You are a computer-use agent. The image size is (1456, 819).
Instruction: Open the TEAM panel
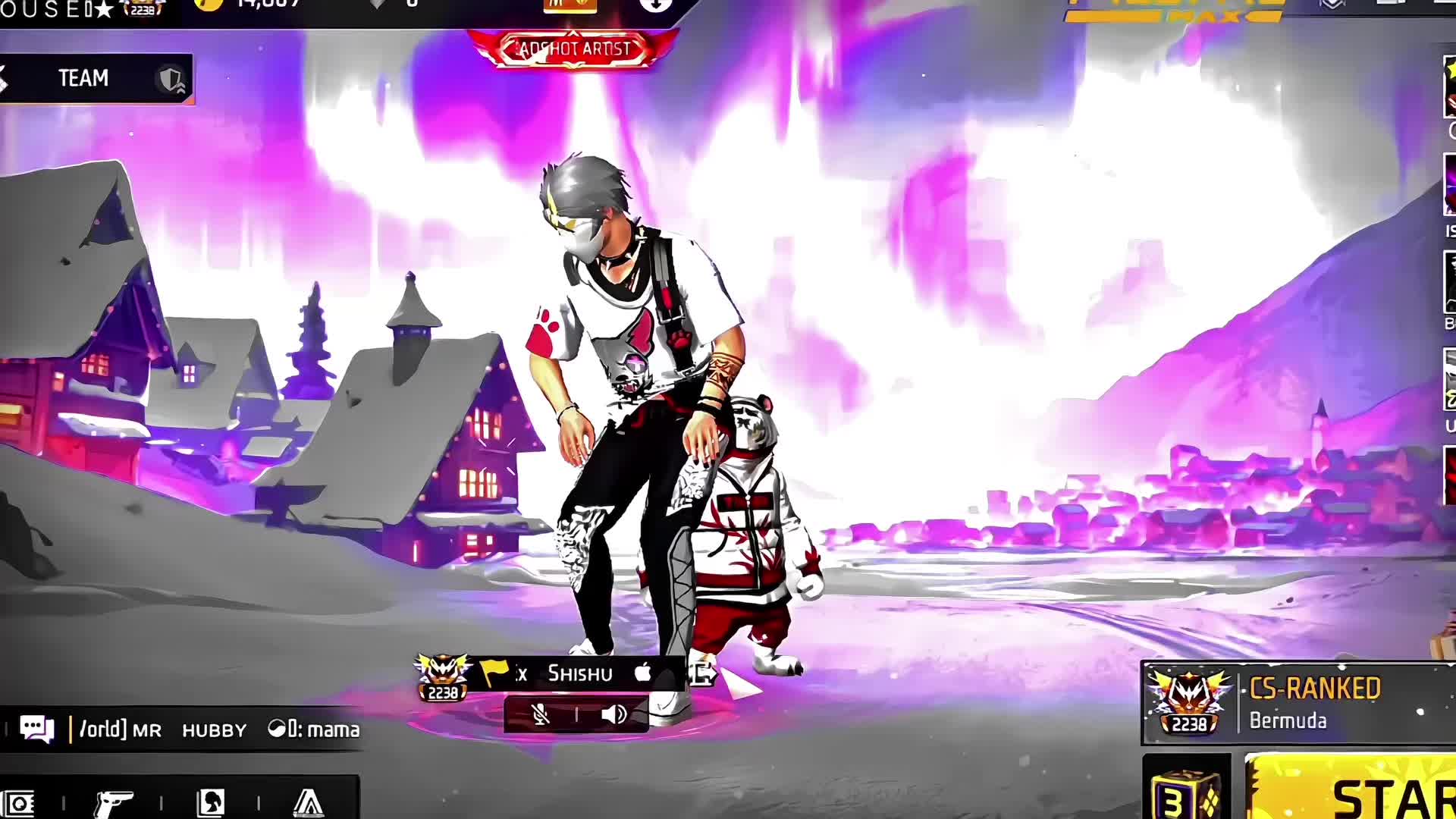(95, 78)
